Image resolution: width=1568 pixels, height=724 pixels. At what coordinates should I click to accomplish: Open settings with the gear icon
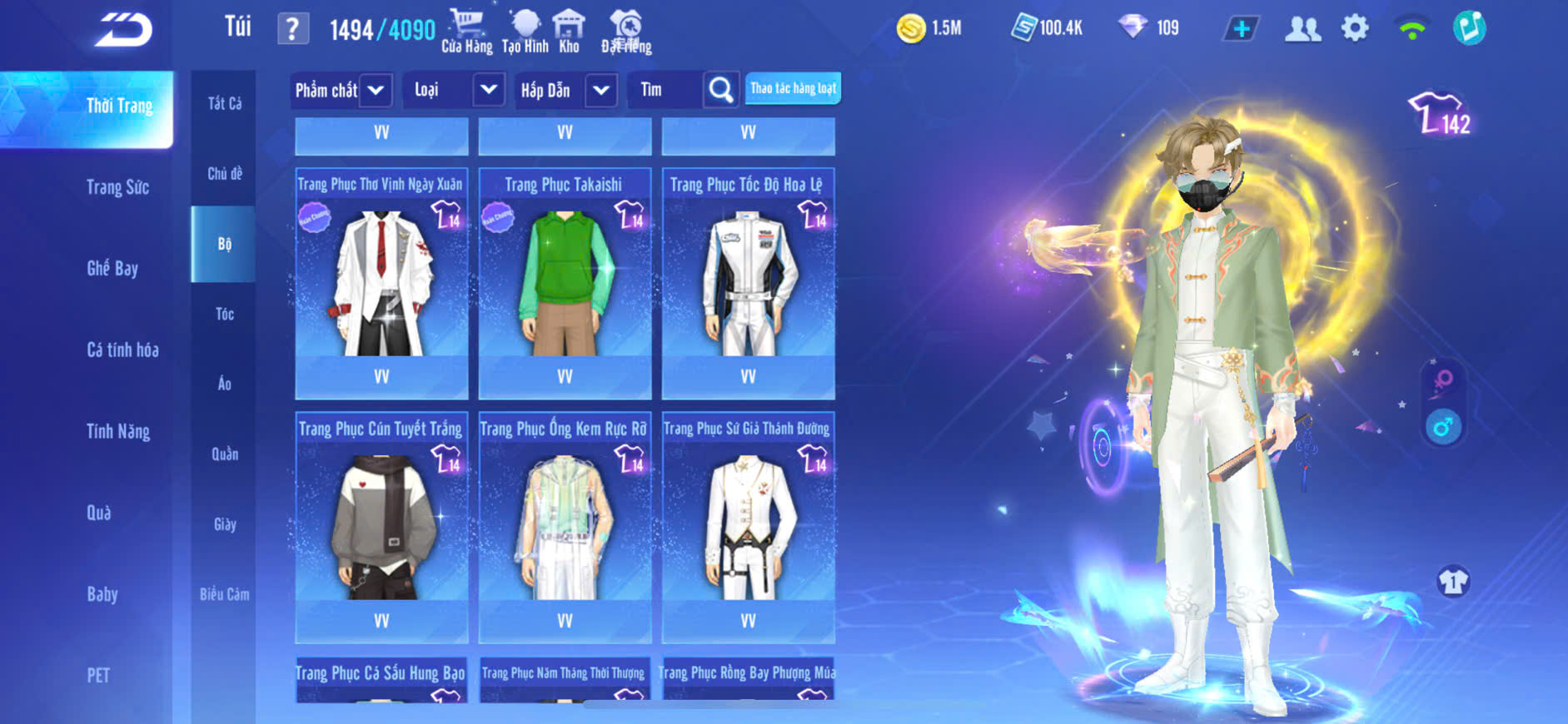pos(1355,29)
